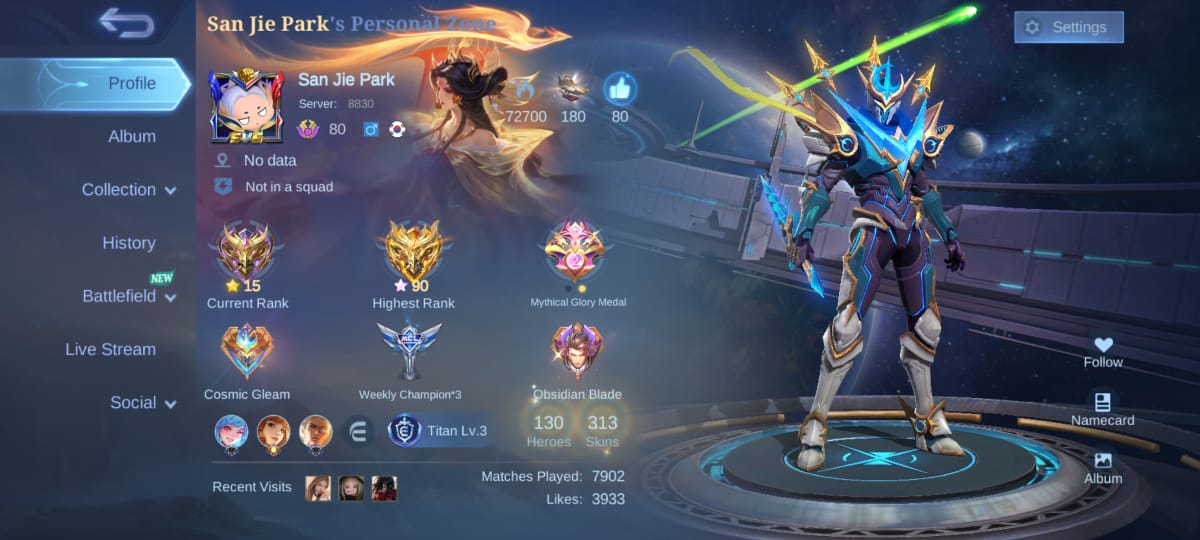This screenshot has width=1200, height=540.
Task: Expand the Social menu
Action: (142, 403)
